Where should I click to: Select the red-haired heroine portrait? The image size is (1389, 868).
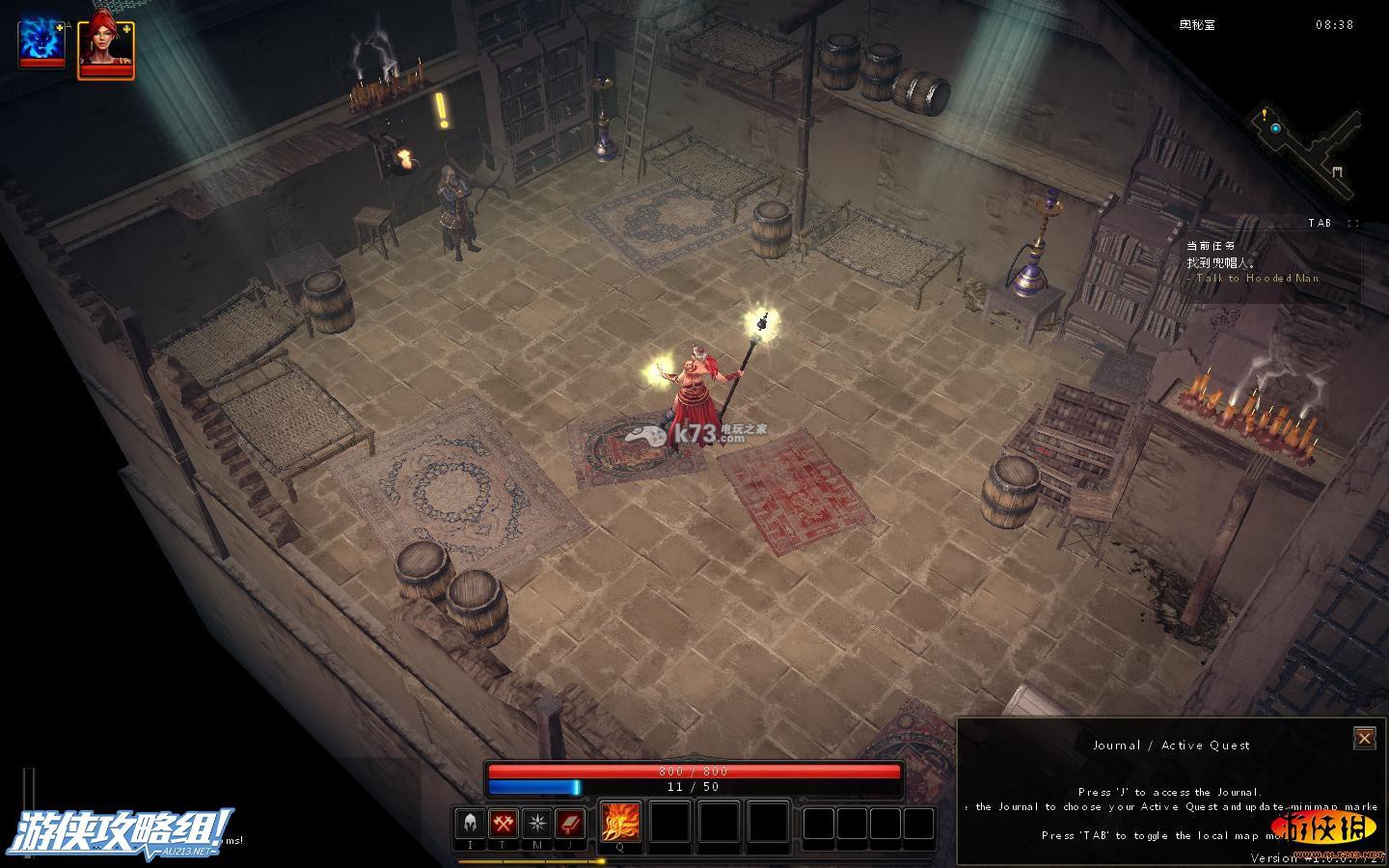coord(105,47)
